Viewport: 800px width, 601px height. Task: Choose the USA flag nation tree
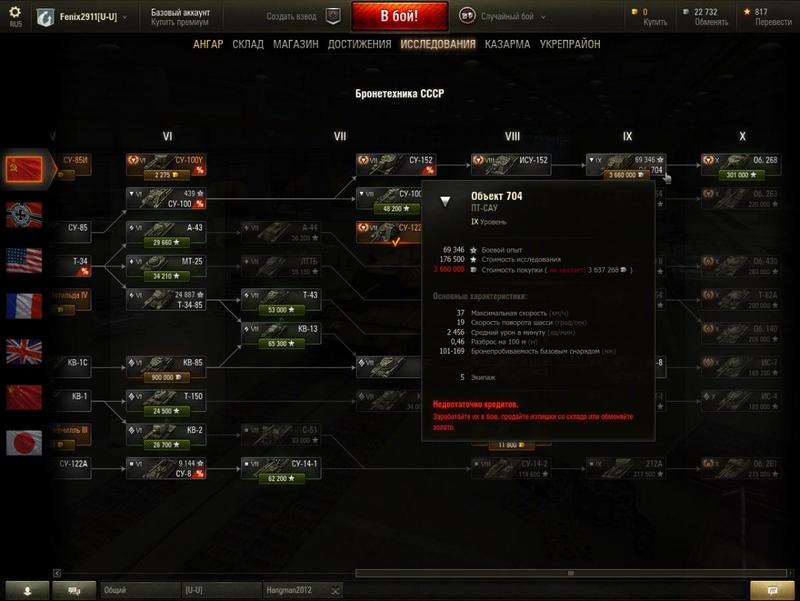pyautogui.click(x=24, y=260)
